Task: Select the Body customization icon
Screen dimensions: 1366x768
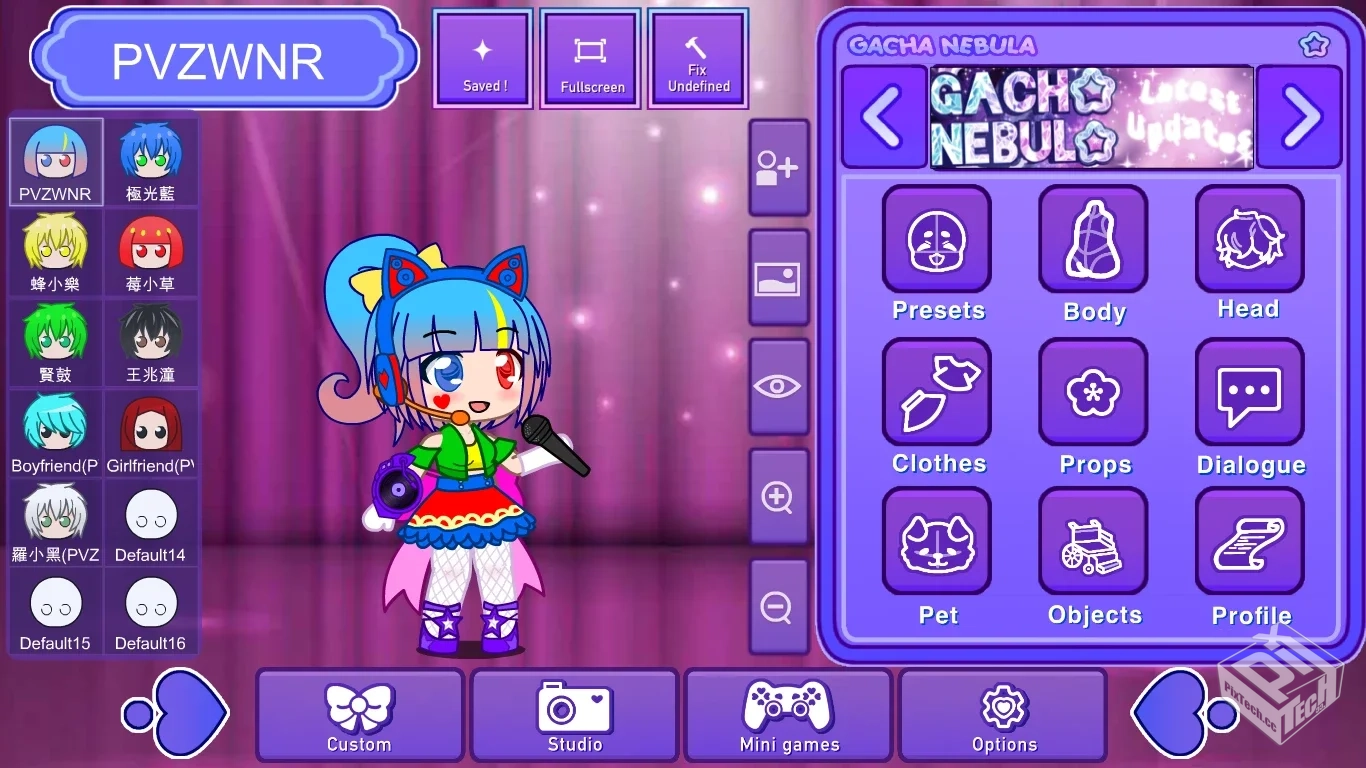Action: tap(1093, 238)
